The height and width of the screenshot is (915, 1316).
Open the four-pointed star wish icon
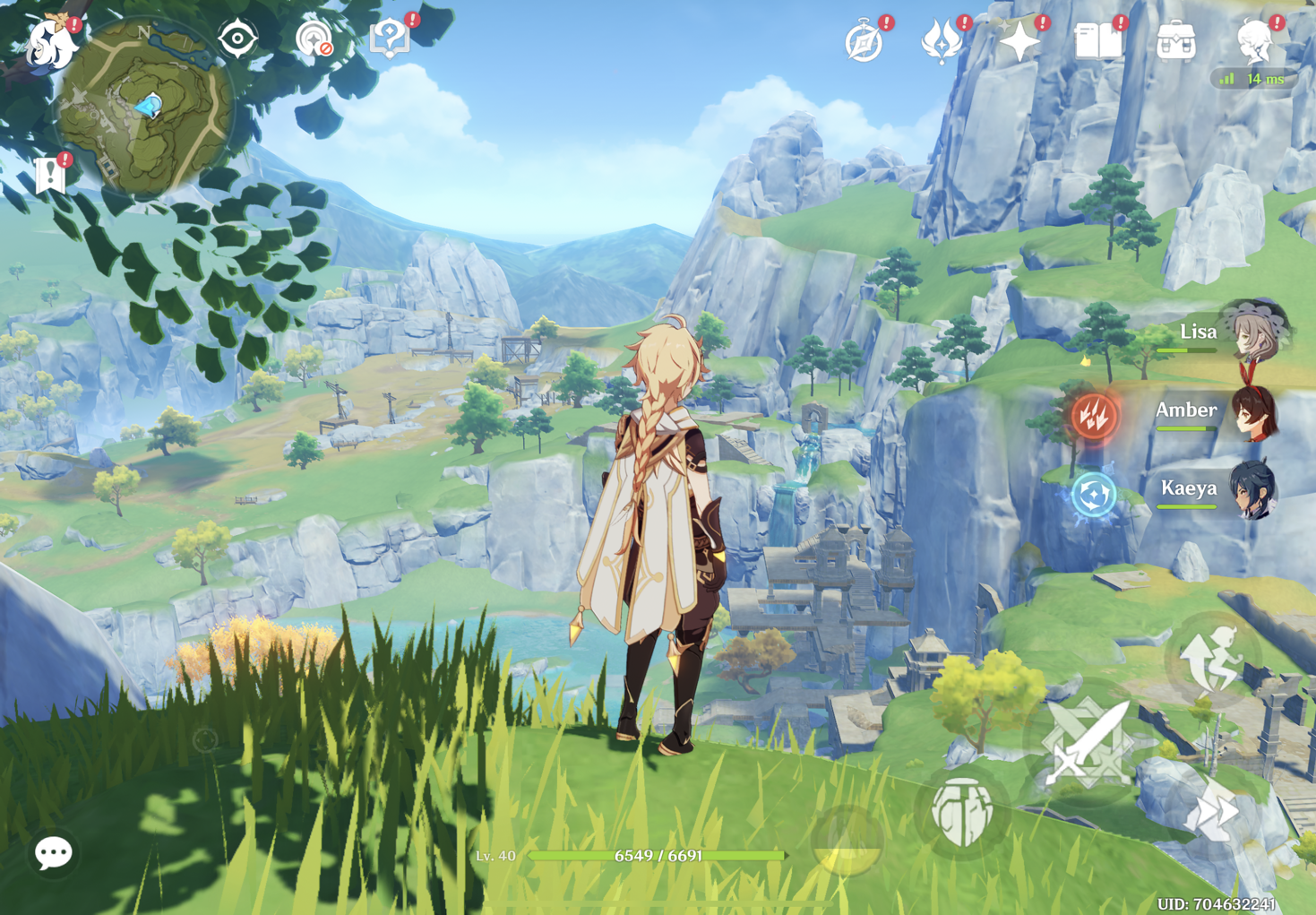click(x=1019, y=42)
